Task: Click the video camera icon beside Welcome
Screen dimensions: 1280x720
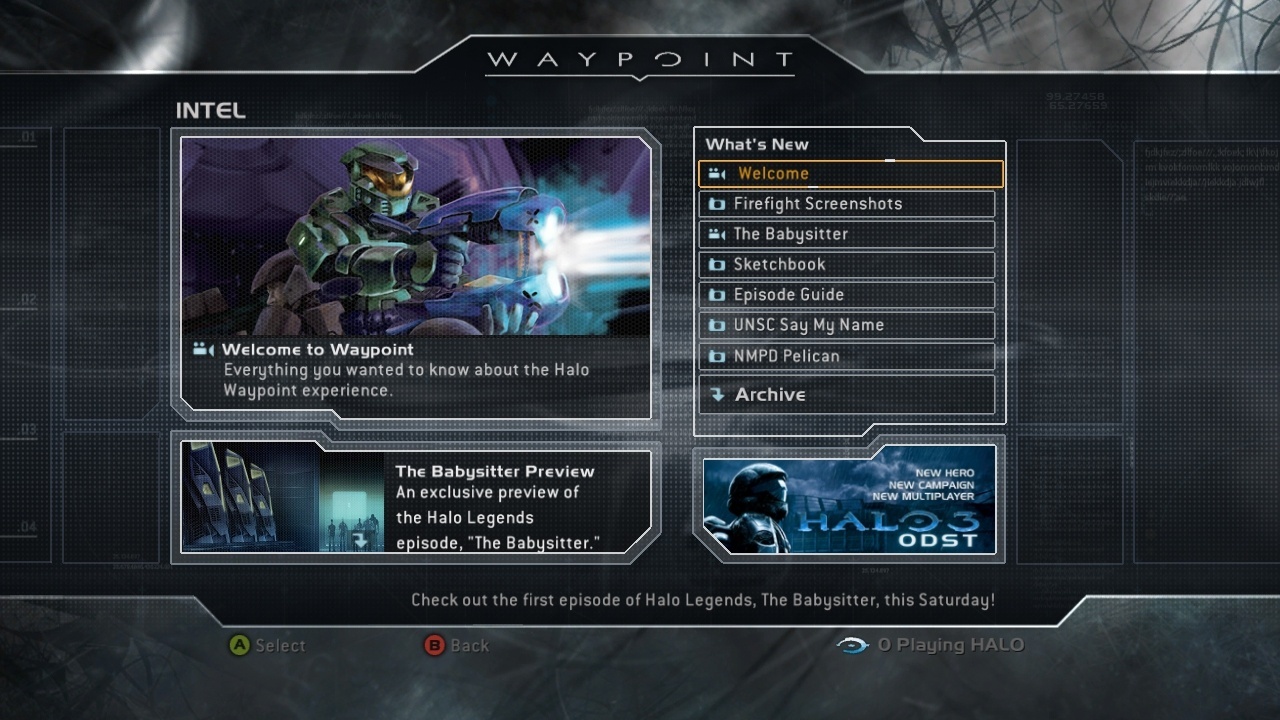Action: 716,173
